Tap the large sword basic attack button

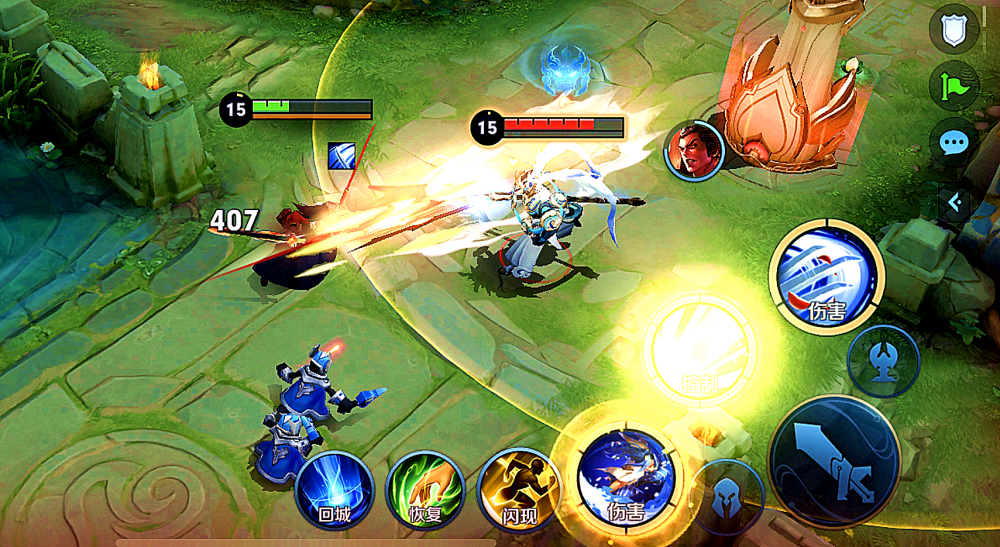click(834, 461)
